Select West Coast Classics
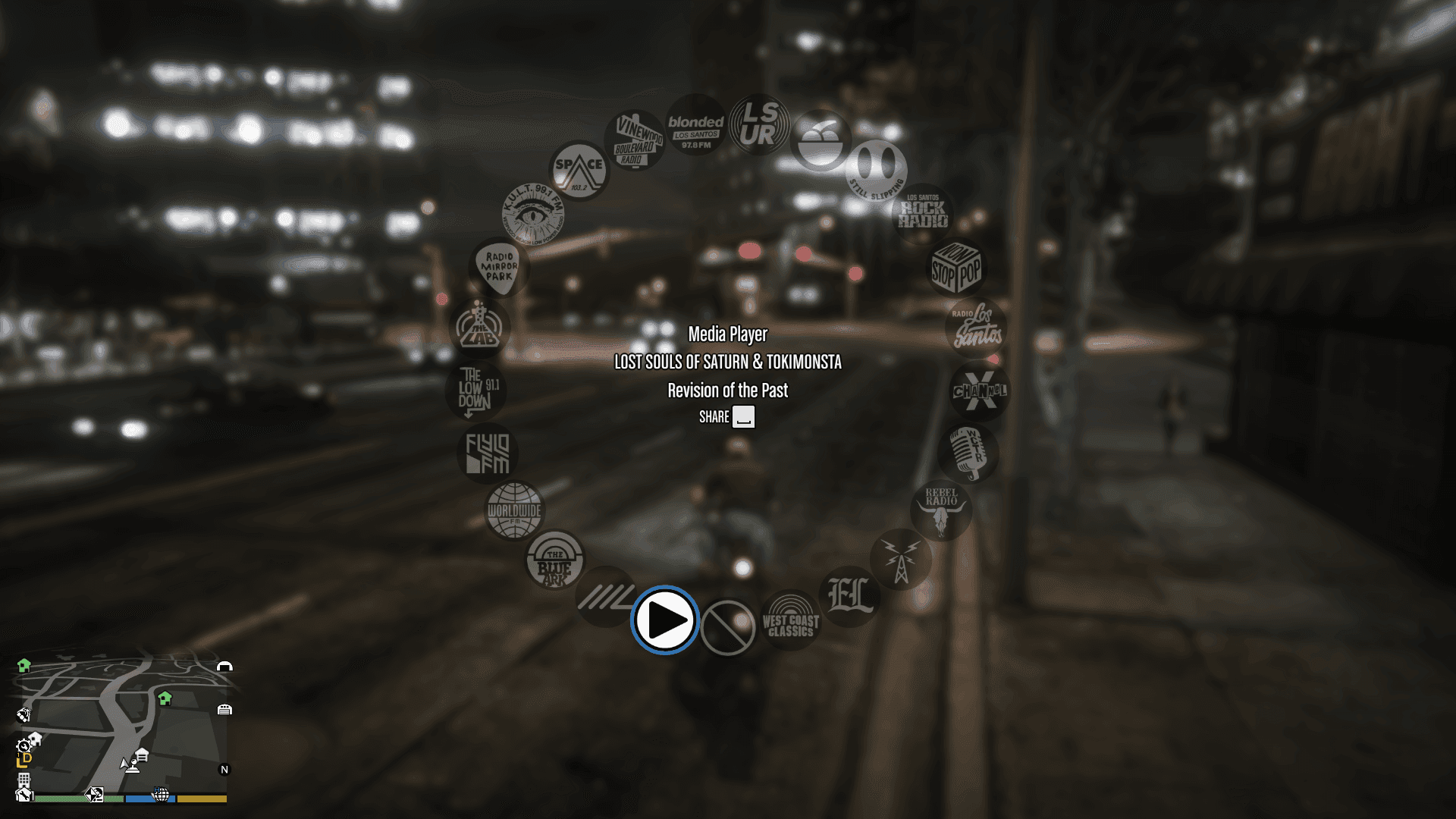The height and width of the screenshot is (819, 1456). [790, 620]
